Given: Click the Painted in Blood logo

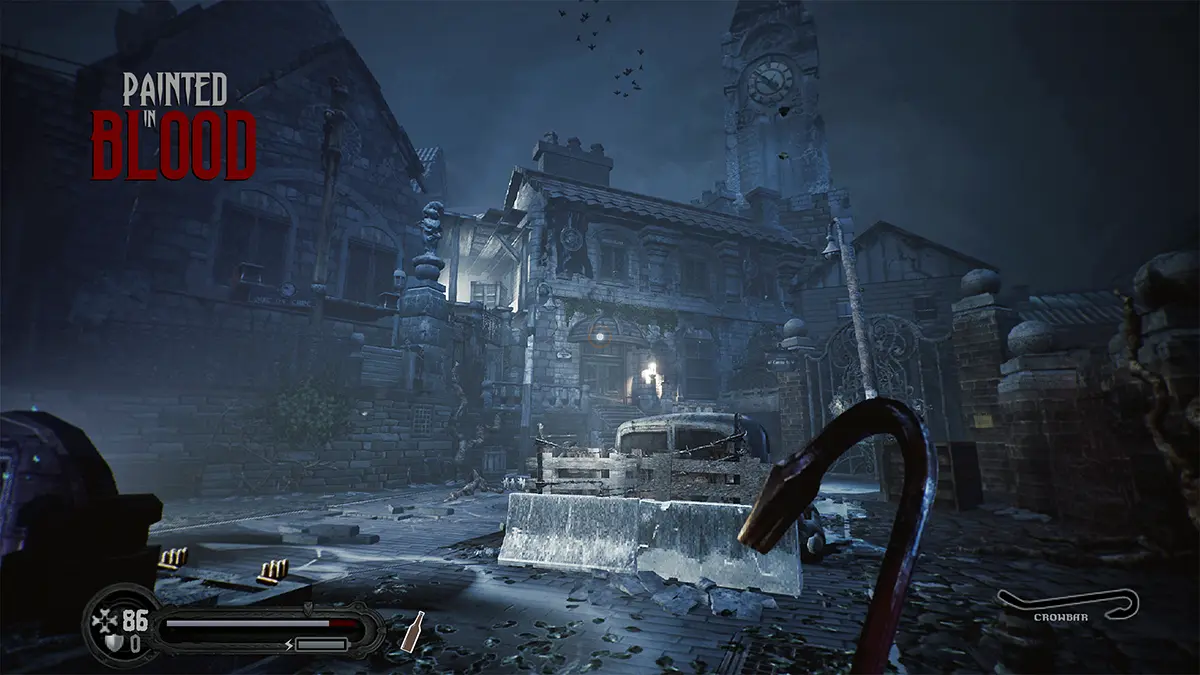Looking at the screenshot, I should click(174, 125).
